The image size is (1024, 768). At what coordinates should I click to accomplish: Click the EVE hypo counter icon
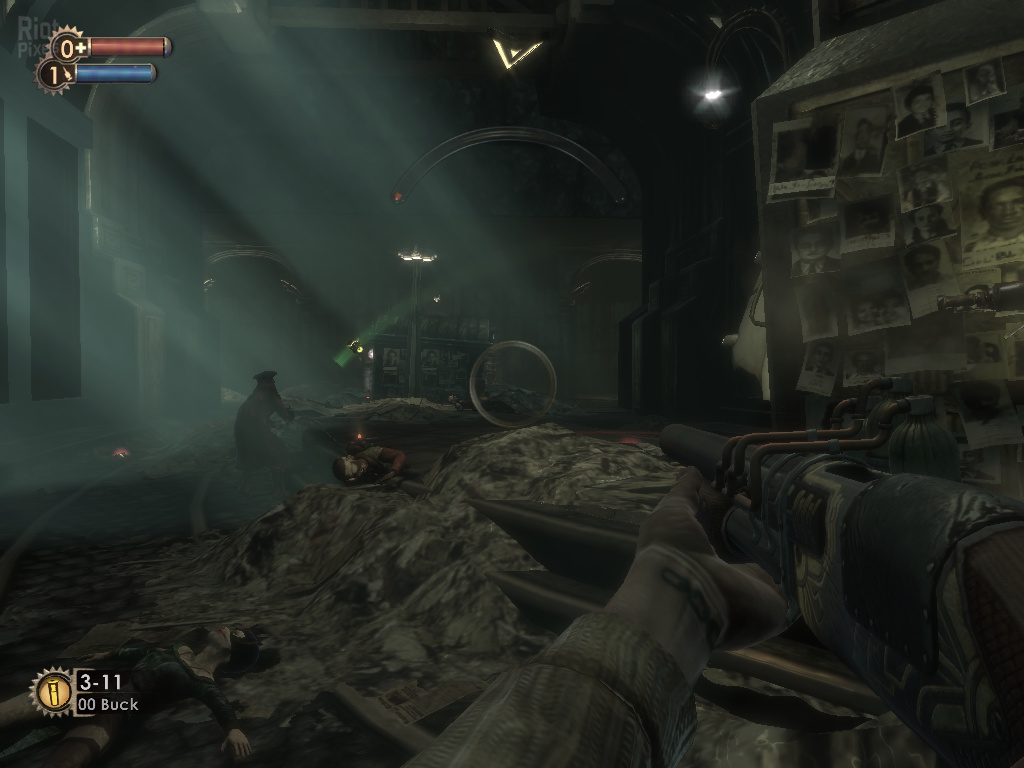(53, 73)
